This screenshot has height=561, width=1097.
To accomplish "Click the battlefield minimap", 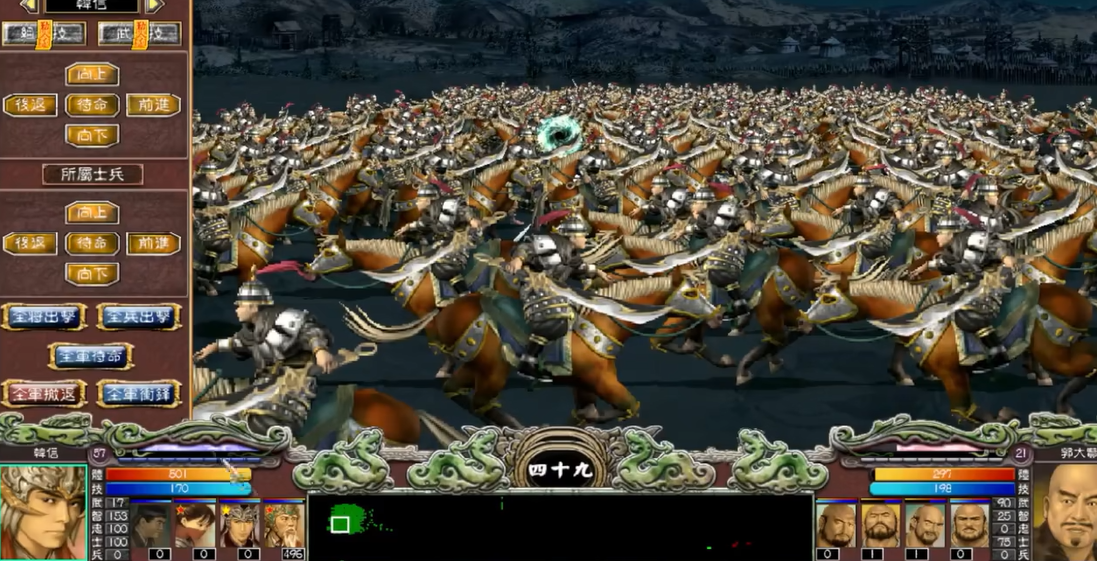I will pyautogui.click(x=560, y=526).
